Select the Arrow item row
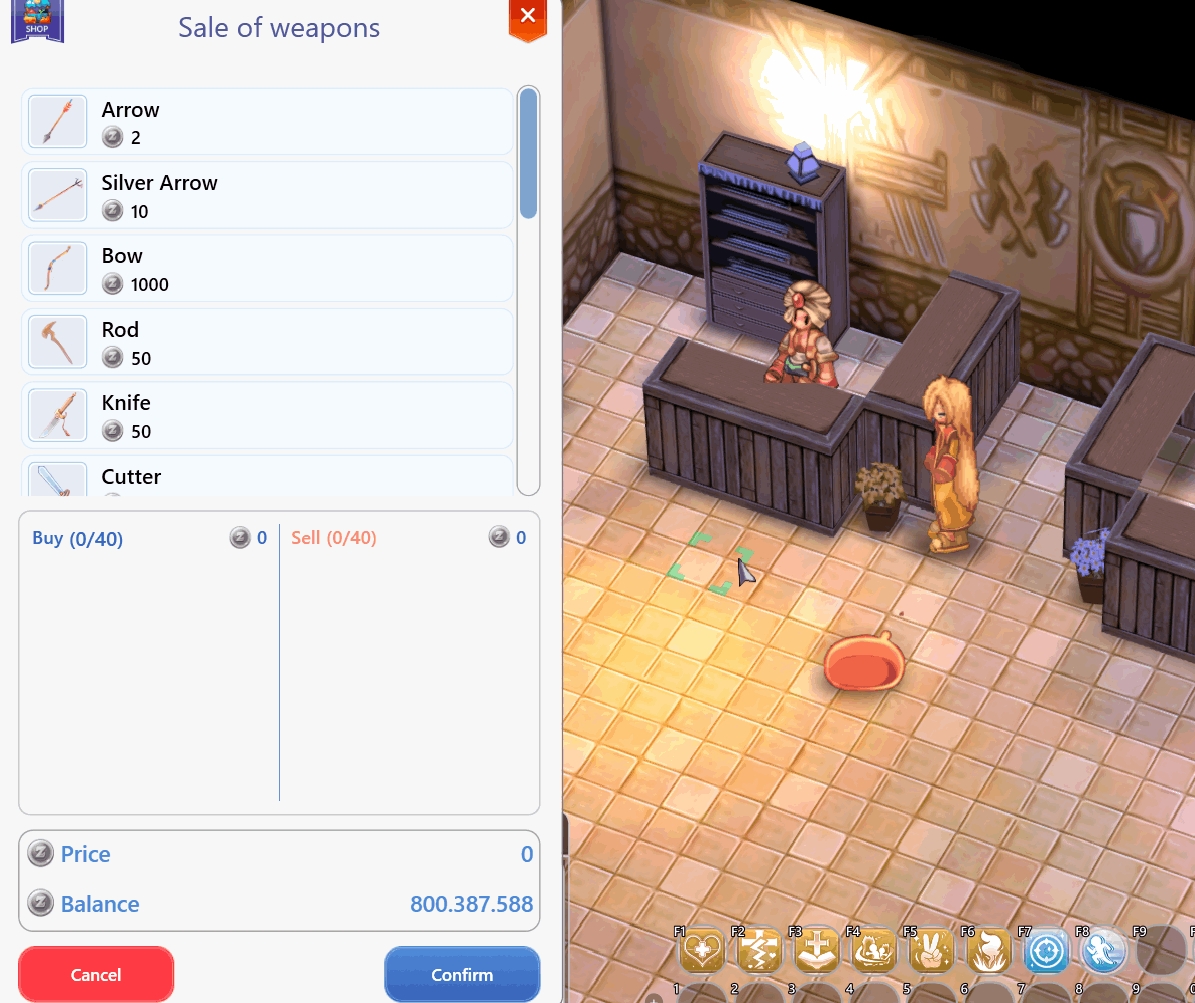This screenshot has width=1195, height=1003. (x=267, y=122)
